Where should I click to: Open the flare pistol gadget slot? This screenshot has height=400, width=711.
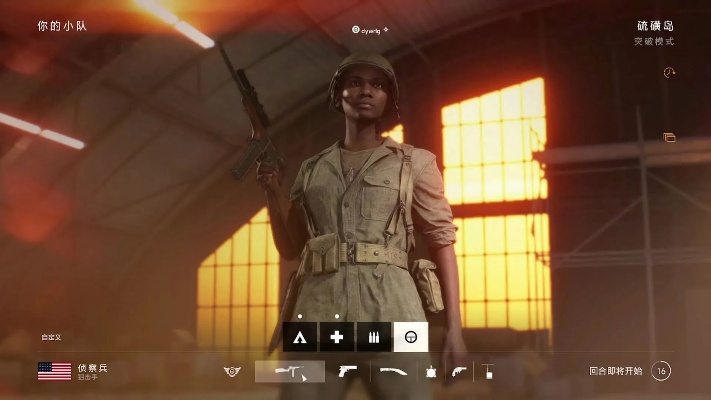tap(458, 371)
